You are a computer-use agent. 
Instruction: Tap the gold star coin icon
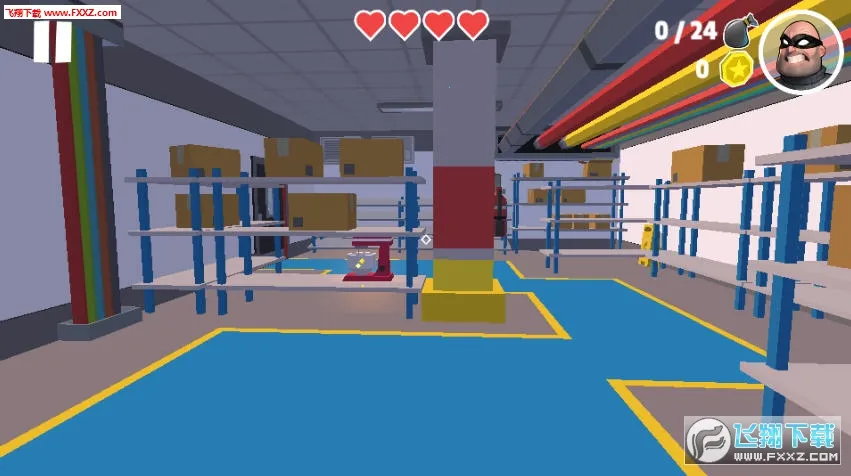(x=736, y=69)
